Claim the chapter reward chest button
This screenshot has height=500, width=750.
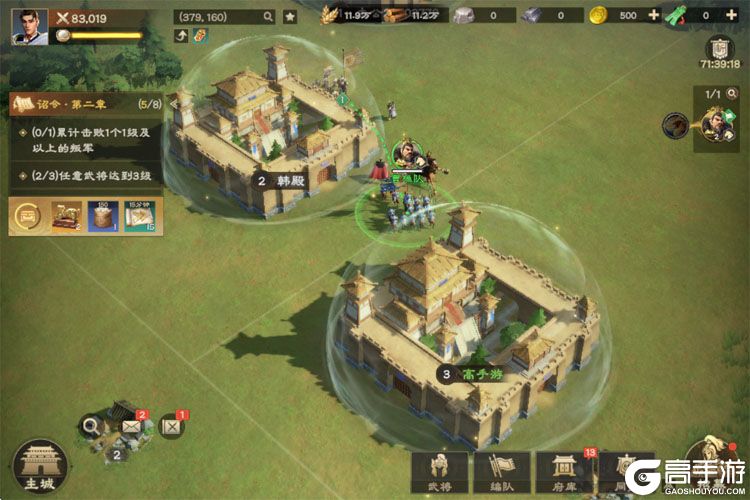(26, 216)
